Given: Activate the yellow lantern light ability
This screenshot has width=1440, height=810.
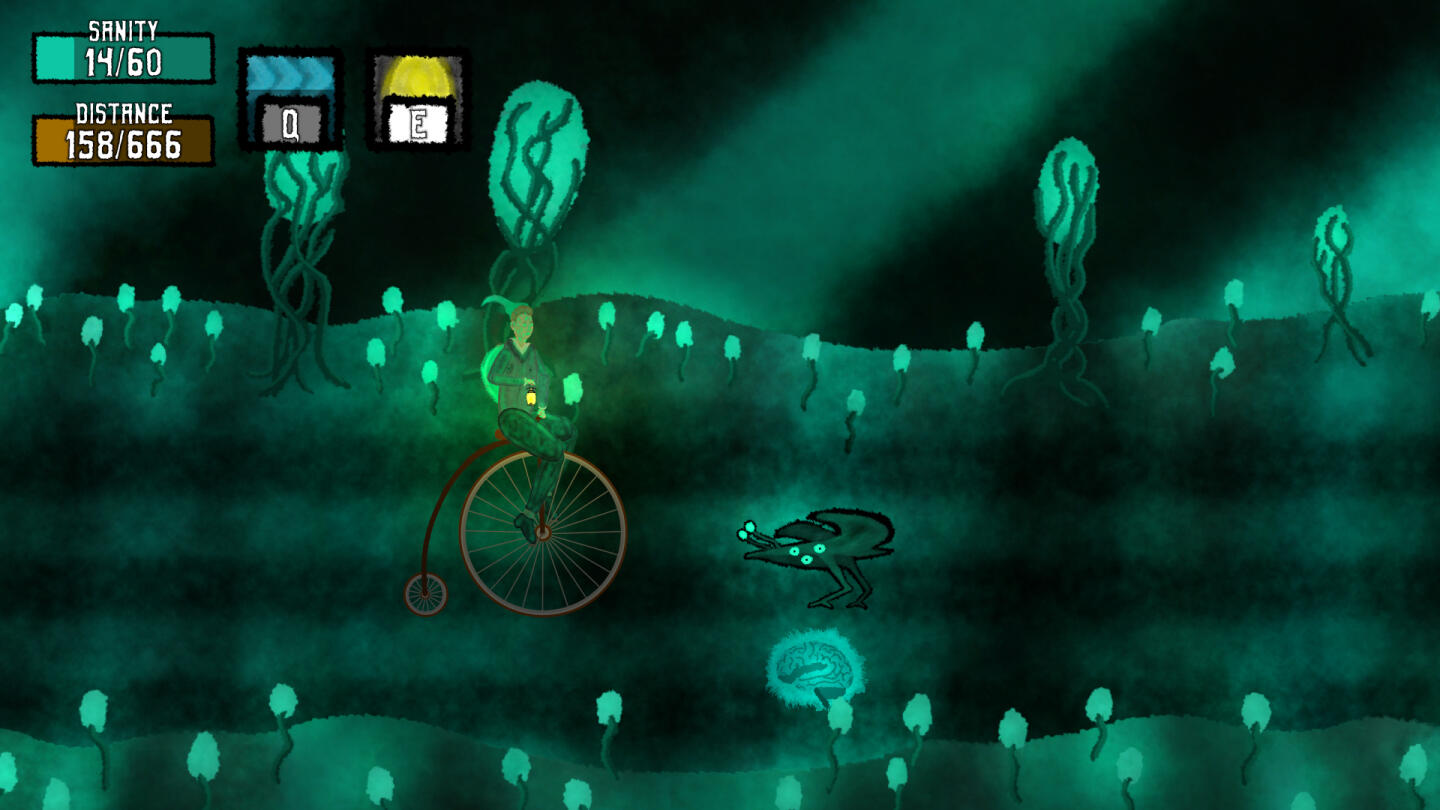Looking at the screenshot, I should pyautogui.click(x=418, y=100).
